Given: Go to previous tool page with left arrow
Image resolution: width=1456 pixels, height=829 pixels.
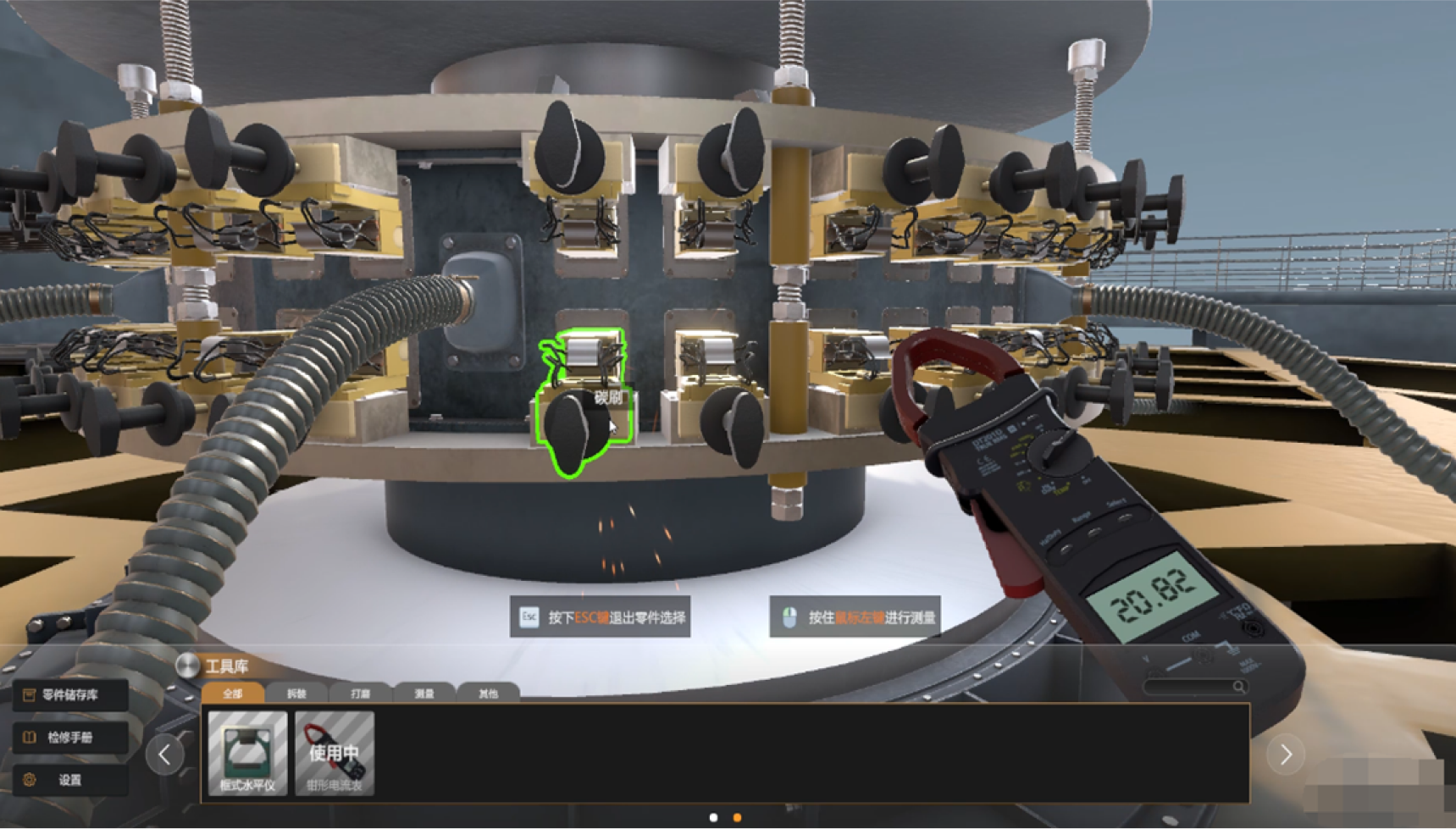Looking at the screenshot, I should (164, 754).
